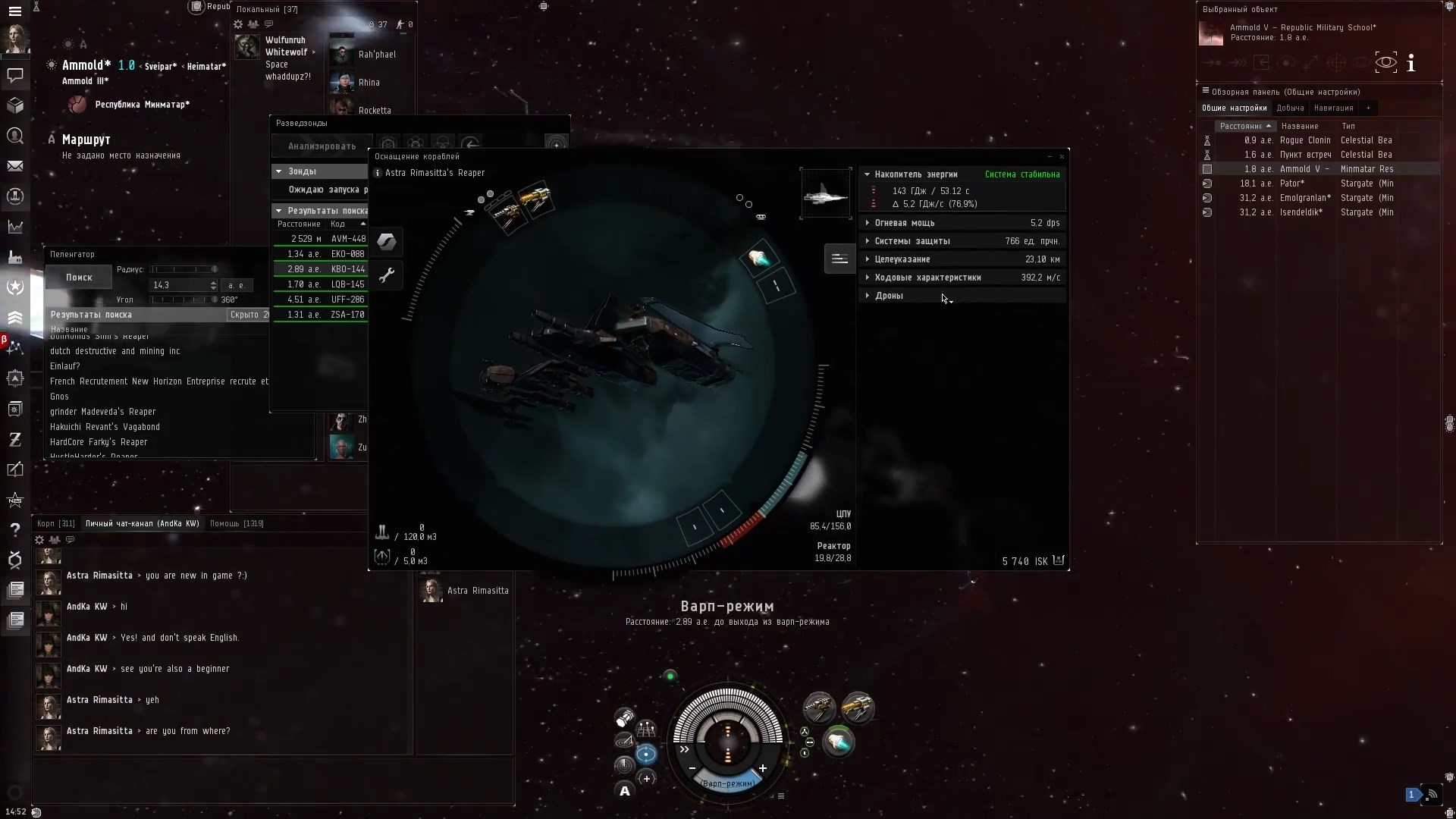The image size is (1456, 819).
Task: Open the industry factory icon in the sidebar
Action: [15, 257]
